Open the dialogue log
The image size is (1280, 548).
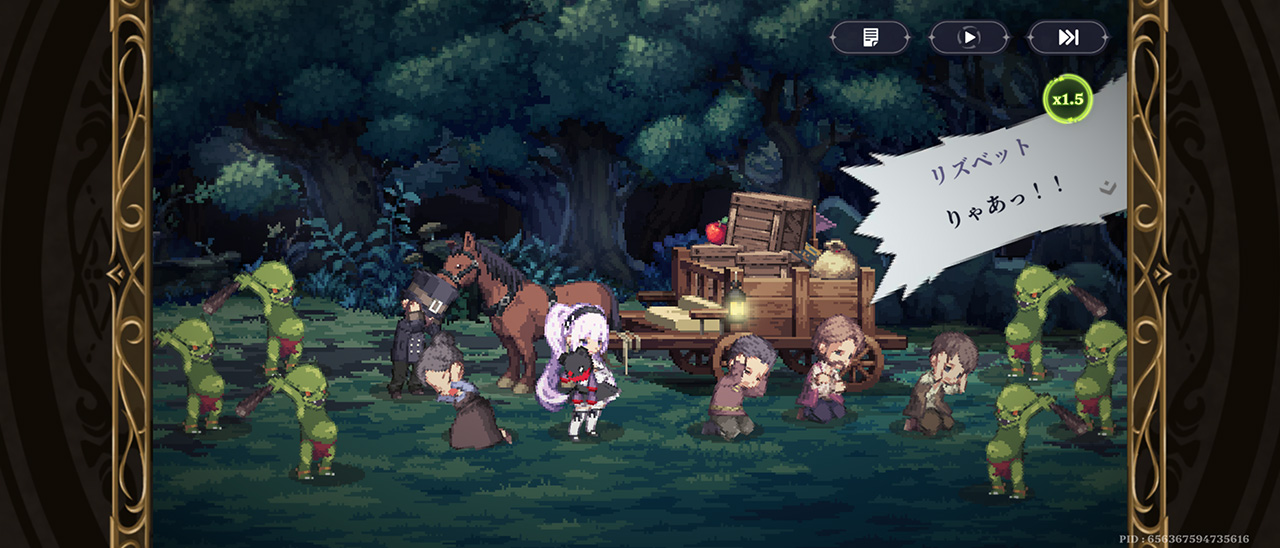[x=870, y=38]
